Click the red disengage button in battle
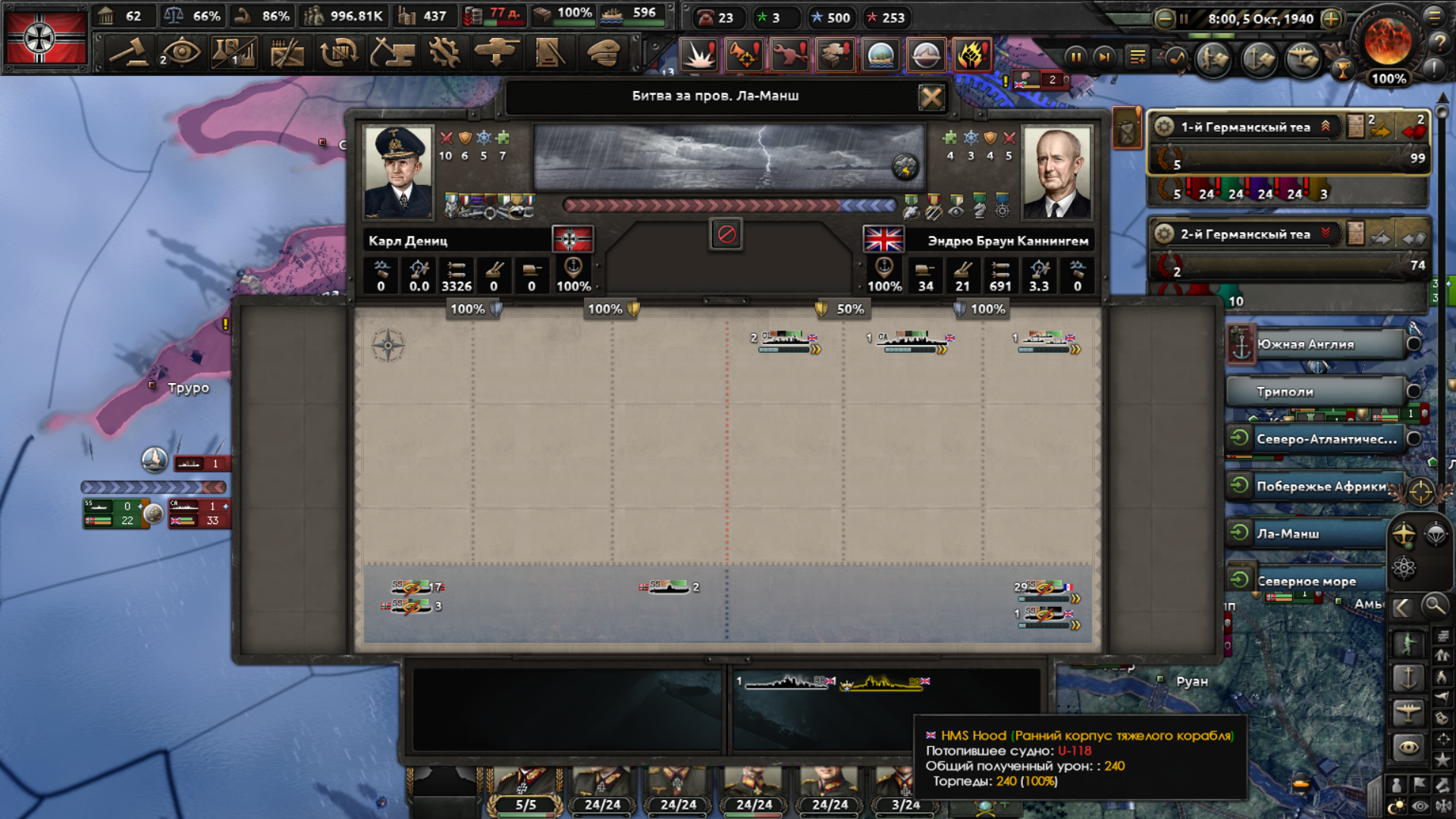This screenshot has height=819, width=1456. coord(726,234)
